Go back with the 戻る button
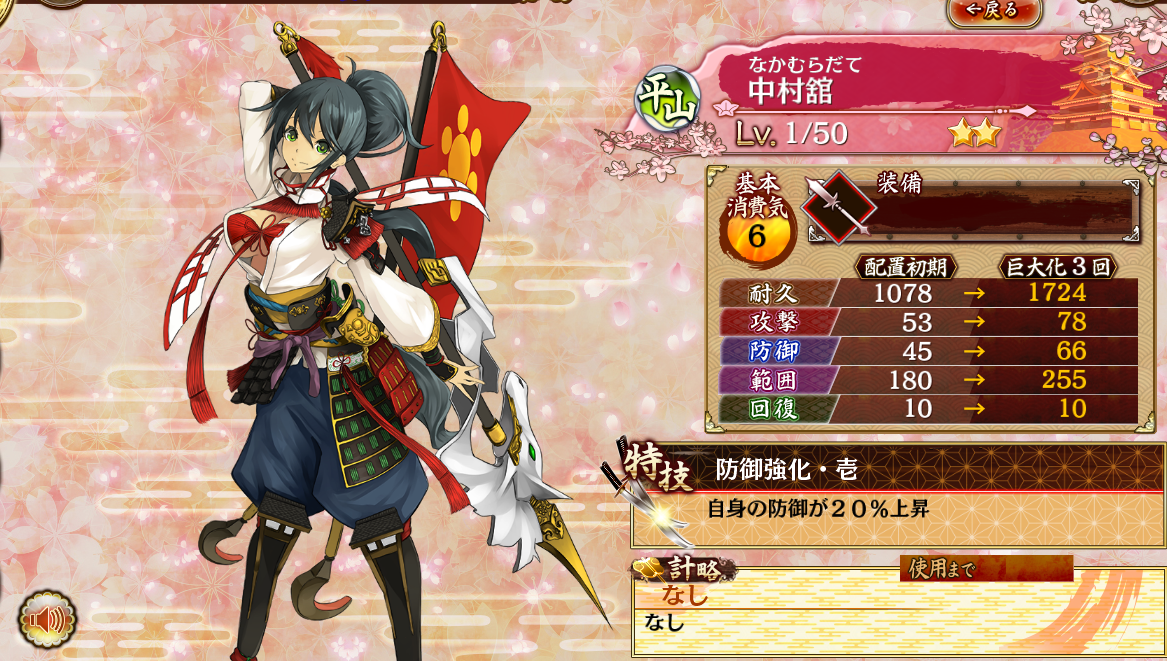 tap(993, 10)
